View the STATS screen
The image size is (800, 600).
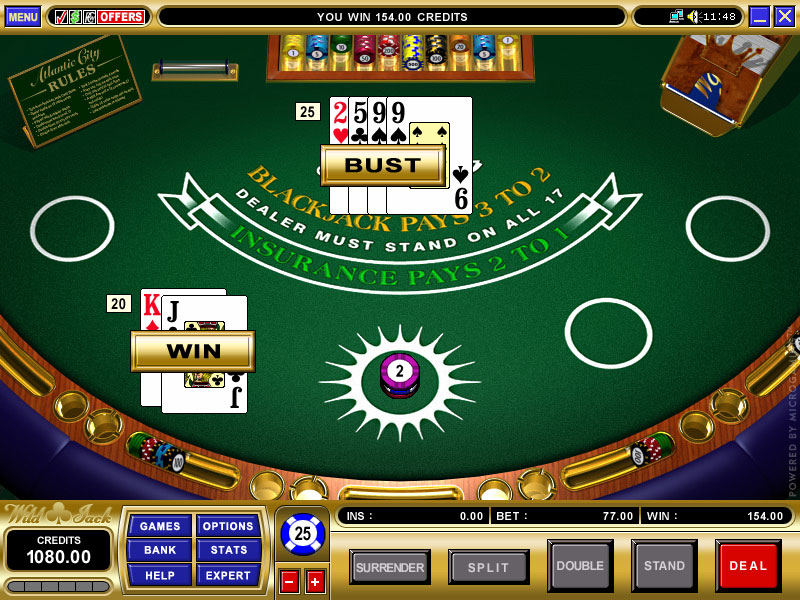pos(228,550)
